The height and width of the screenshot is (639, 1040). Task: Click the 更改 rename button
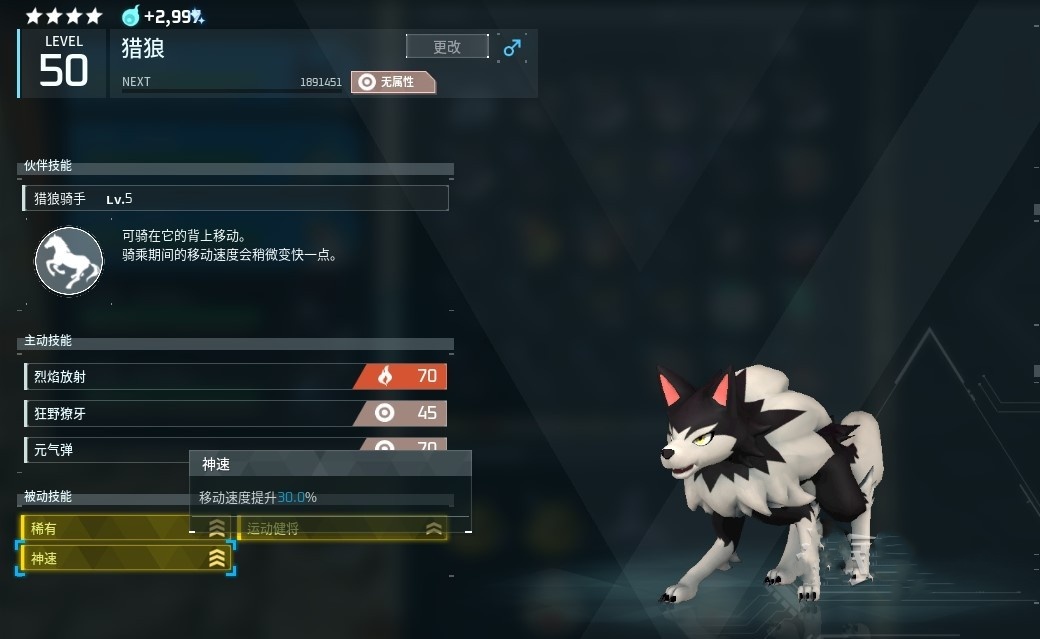447,46
